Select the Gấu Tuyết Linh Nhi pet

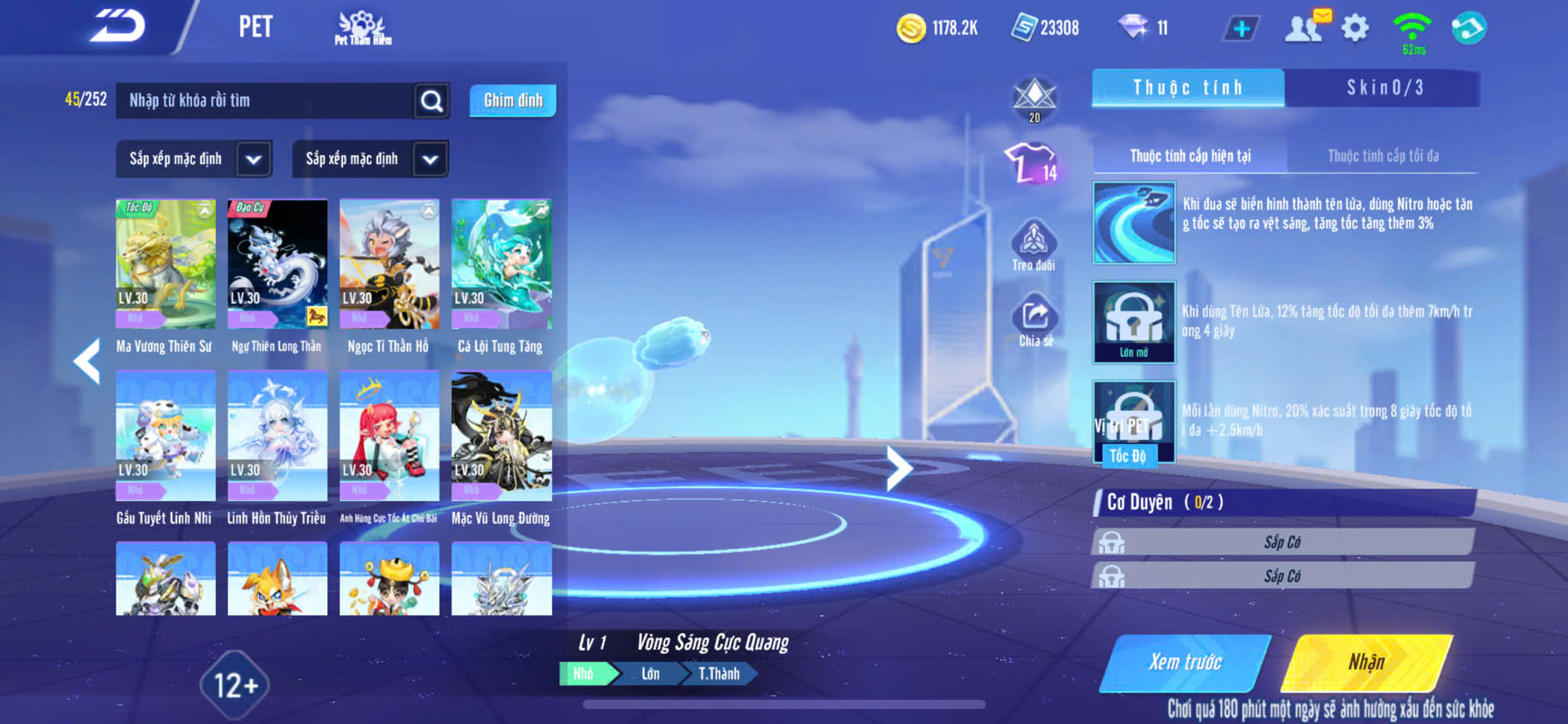point(166,437)
